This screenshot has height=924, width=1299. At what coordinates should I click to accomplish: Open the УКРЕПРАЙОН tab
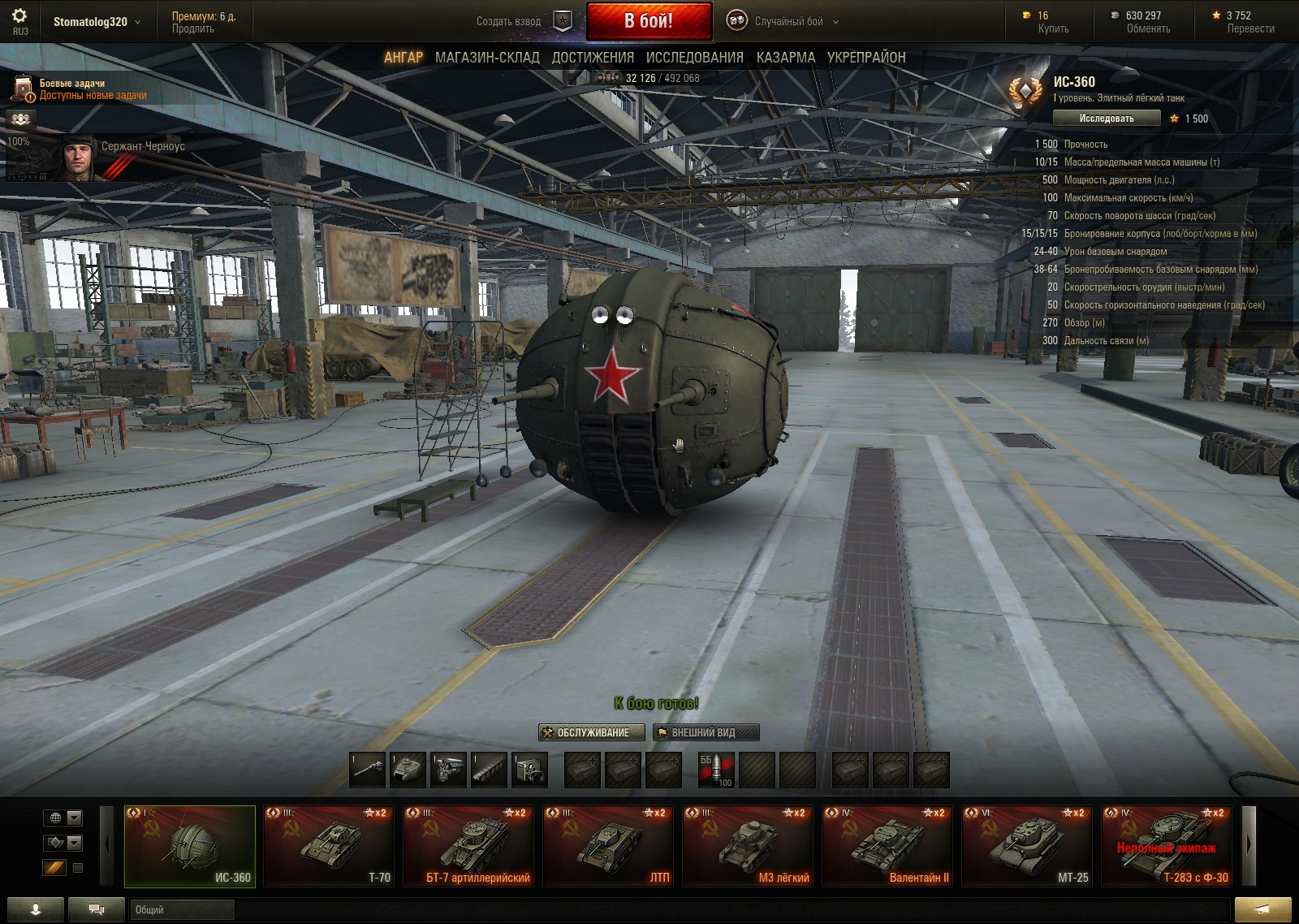click(865, 58)
